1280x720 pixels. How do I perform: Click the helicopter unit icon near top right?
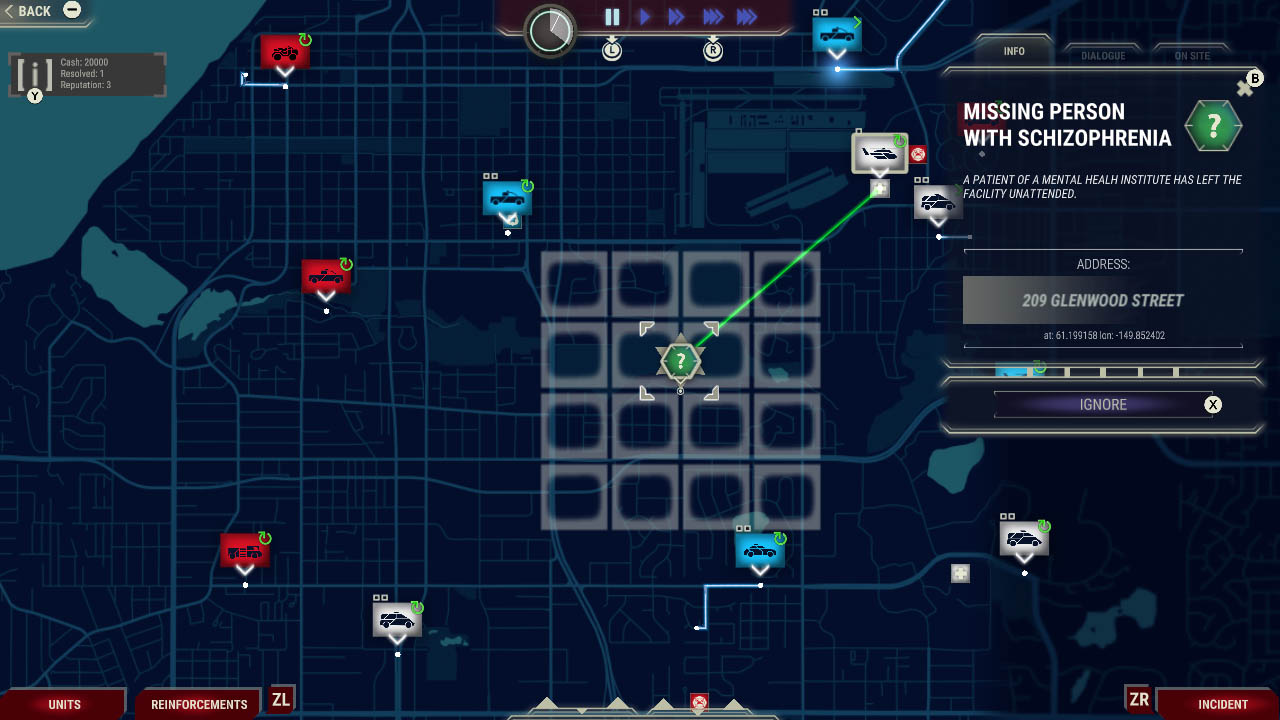880,152
